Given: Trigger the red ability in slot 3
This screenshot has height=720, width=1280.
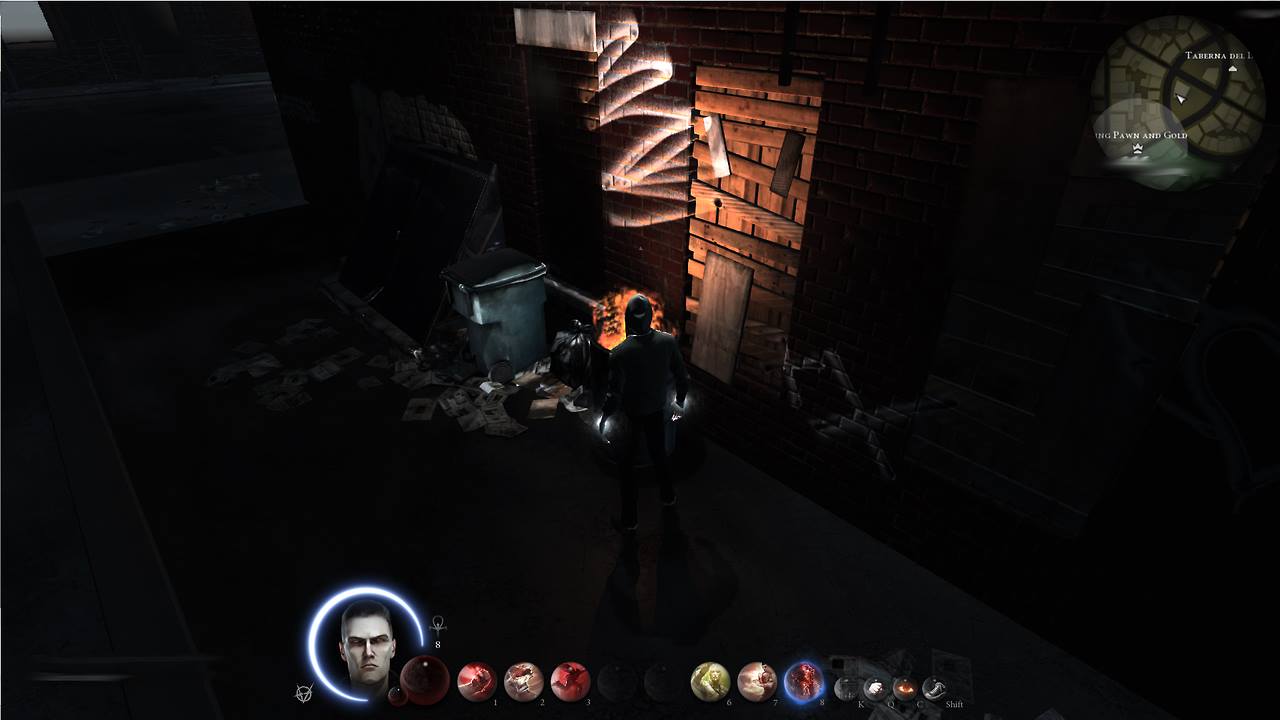Looking at the screenshot, I should [x=570, y=681].
